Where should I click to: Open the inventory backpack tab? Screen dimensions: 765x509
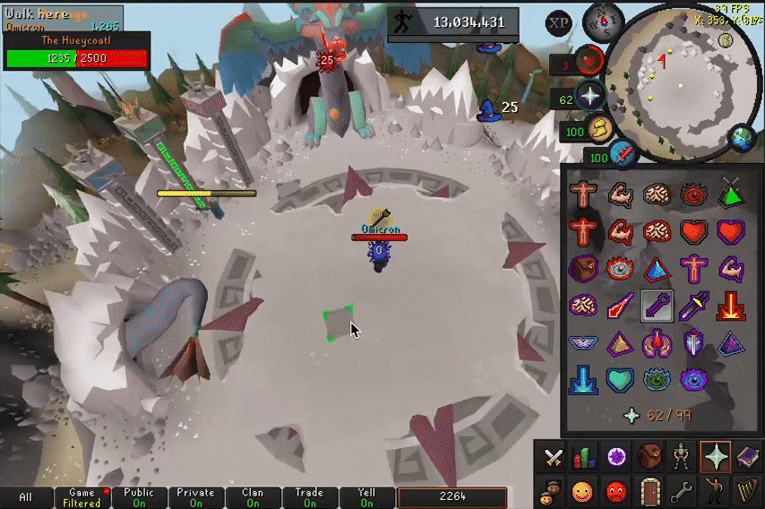(649, 458)
